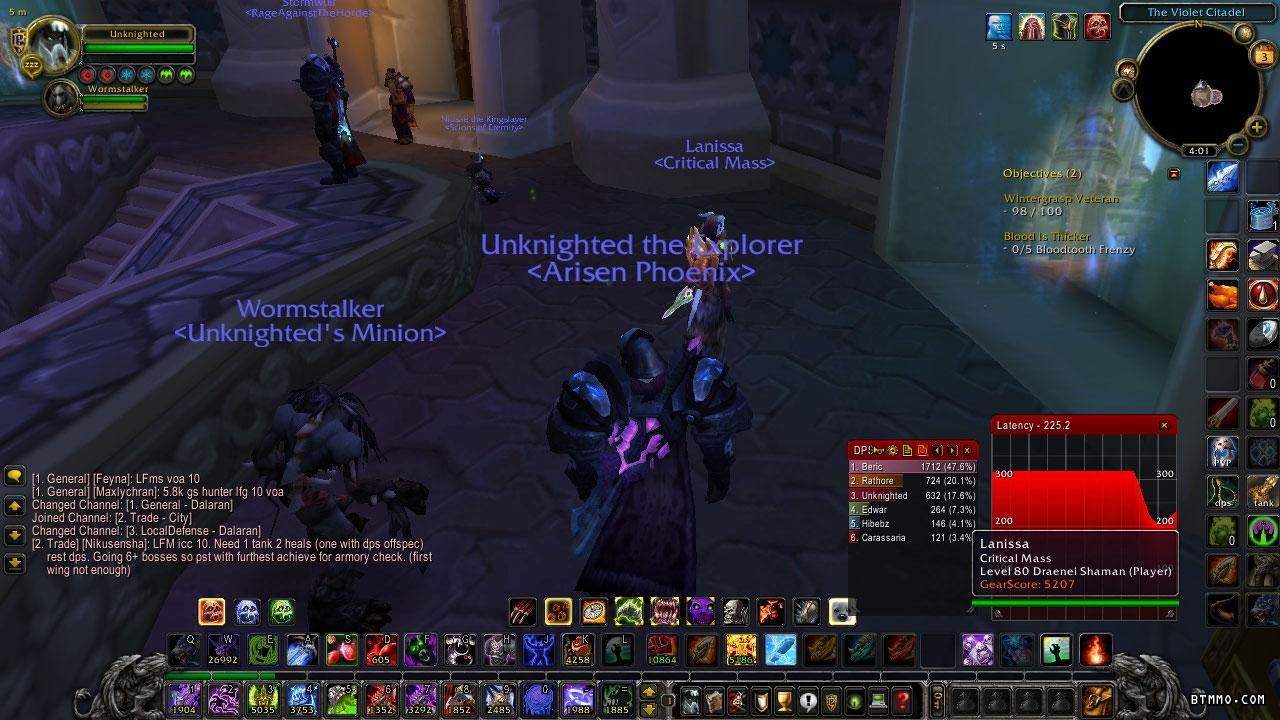Open the DPS meter gear settings
The height and width of the screenshot is (720, 1280).
click(x=892, y=451)
